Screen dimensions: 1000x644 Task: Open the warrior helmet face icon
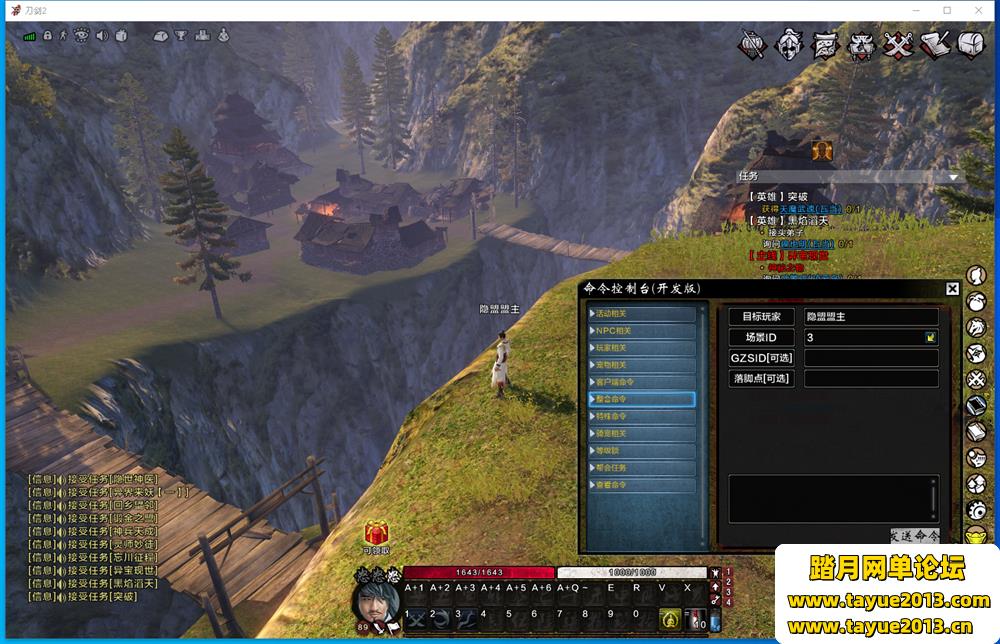790,44
